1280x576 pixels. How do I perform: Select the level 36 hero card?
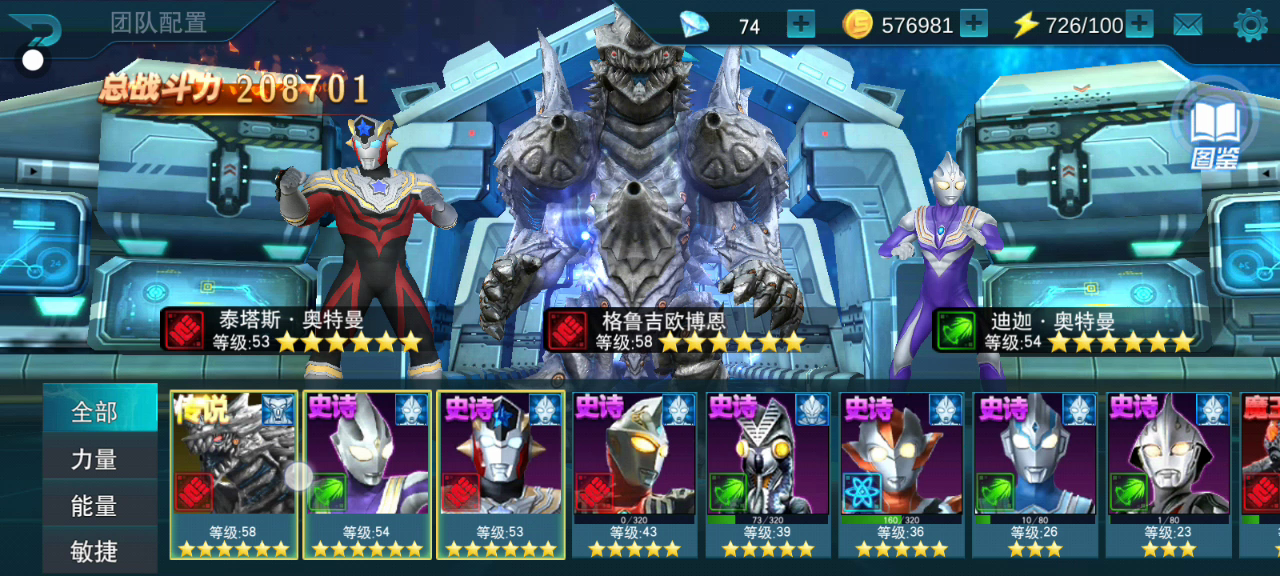(902, 474)
